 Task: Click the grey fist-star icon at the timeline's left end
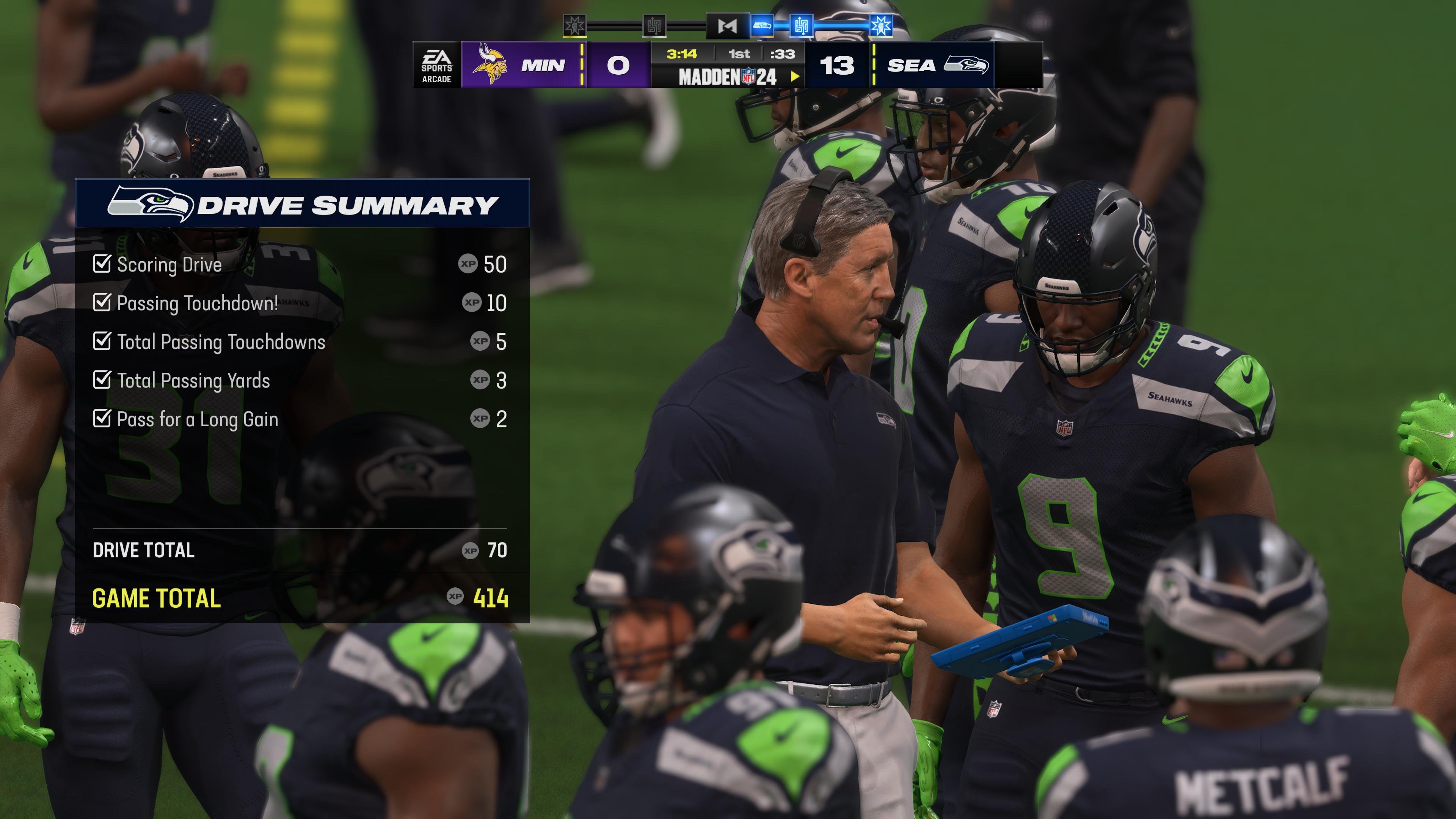pyautogui.click(x=575, y=25)
